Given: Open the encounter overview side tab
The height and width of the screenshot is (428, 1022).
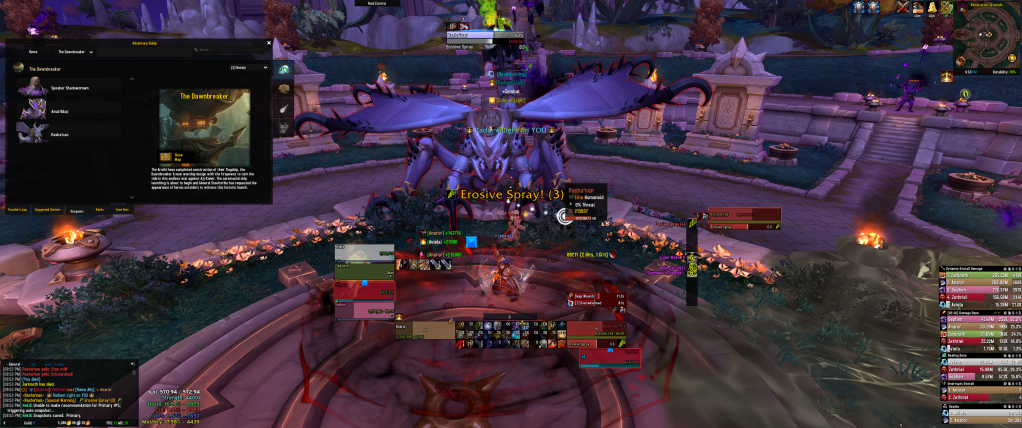Looking at the screenshot, I should (x=283, y=68).
